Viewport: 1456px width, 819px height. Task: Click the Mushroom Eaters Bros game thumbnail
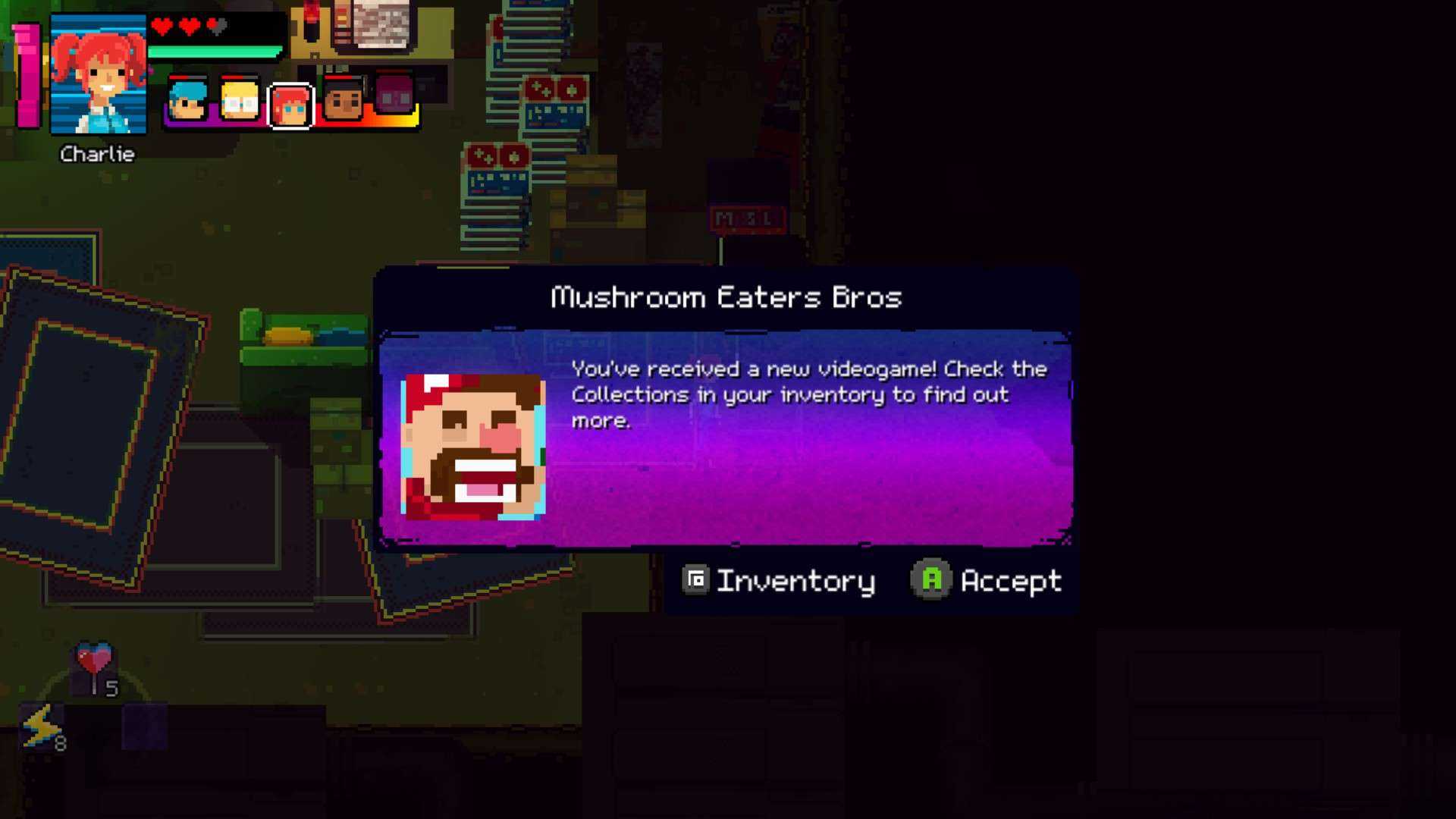coord(473,447)
